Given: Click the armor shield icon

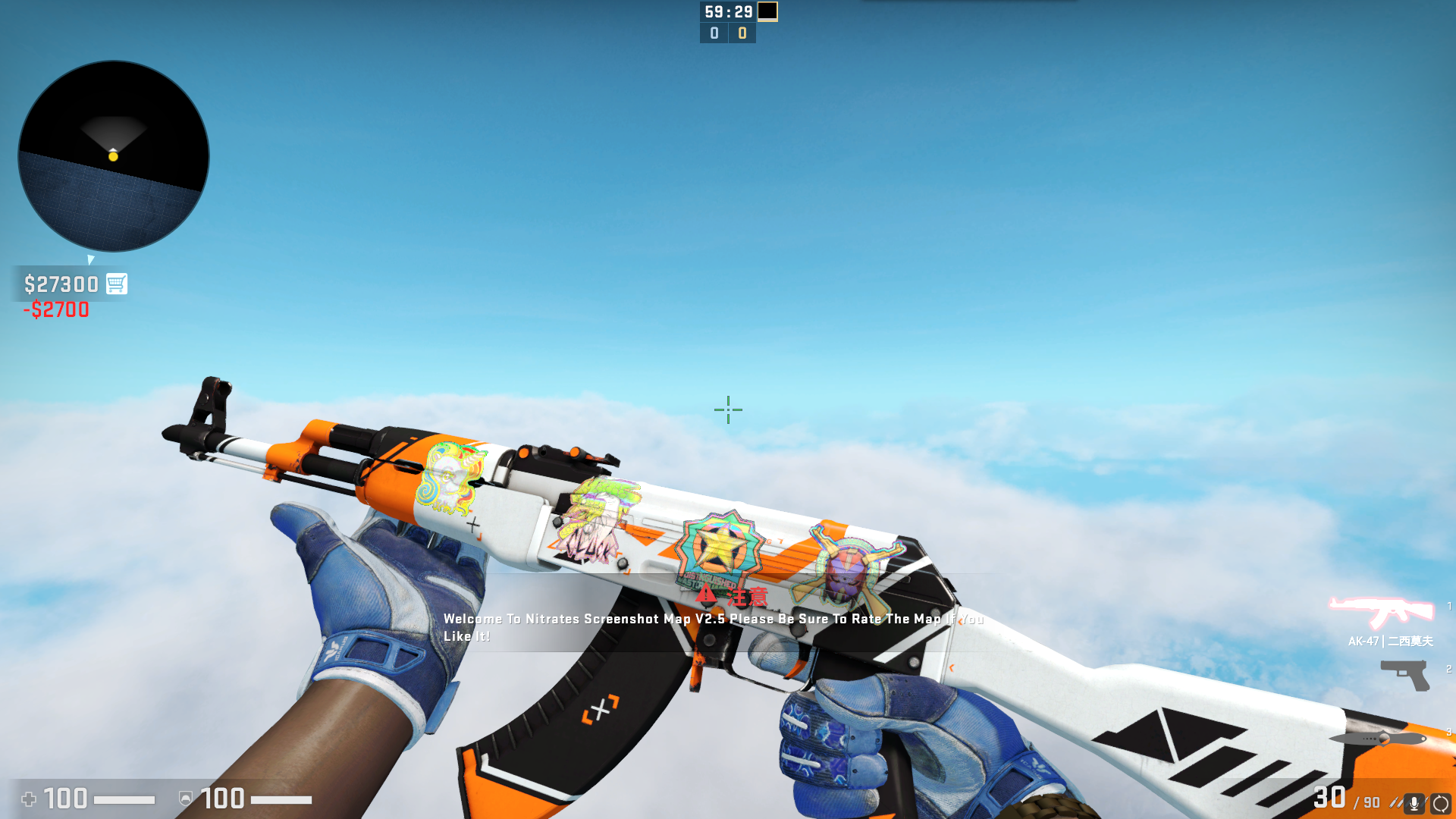Looking at the screenshot, I should pos(184,799).
